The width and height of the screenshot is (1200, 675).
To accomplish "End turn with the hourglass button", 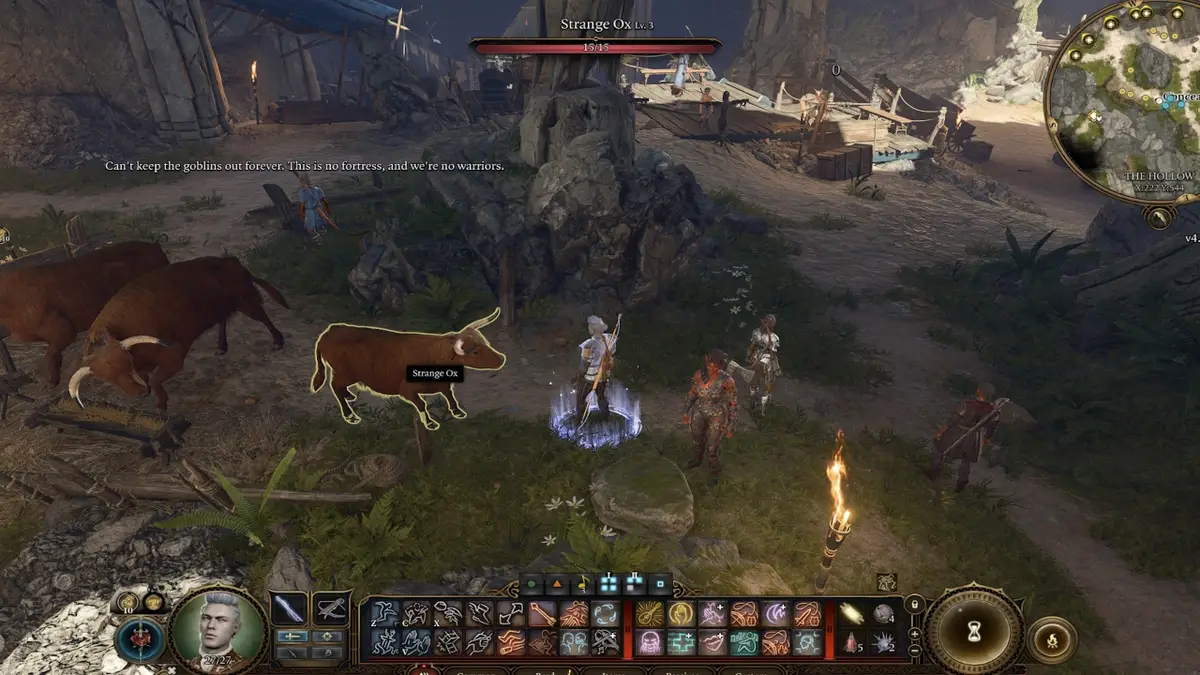I will [x=973, y=630].
